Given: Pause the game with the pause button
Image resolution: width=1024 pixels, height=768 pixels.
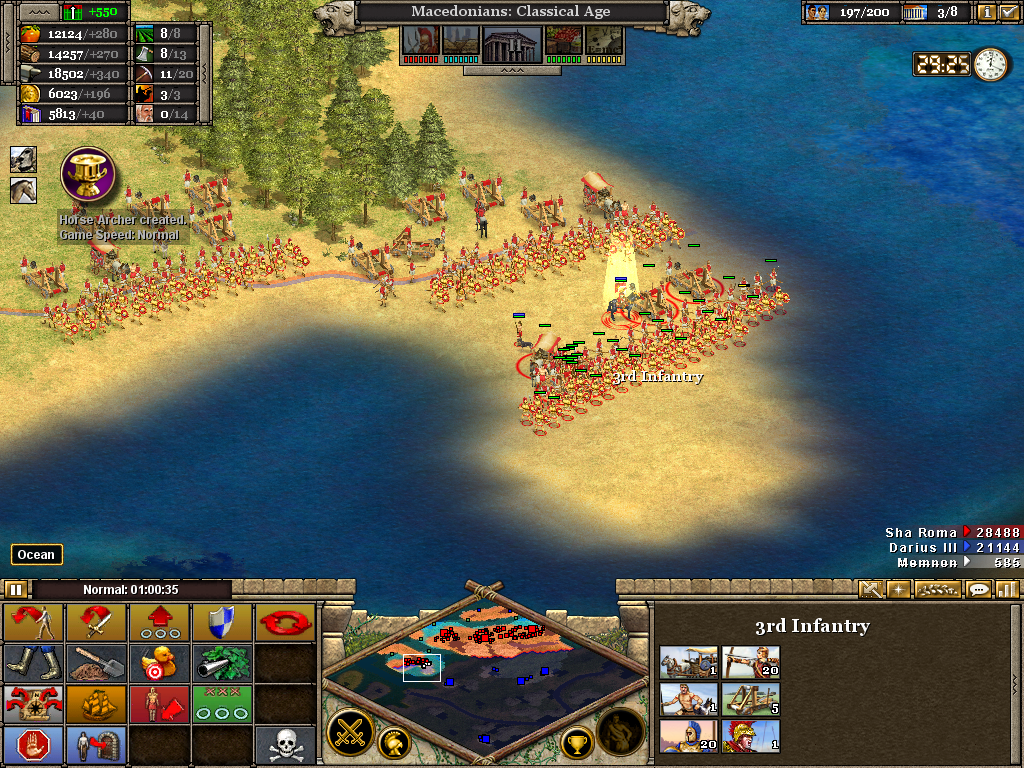Looking at the screenshot, I should point(16,590).
